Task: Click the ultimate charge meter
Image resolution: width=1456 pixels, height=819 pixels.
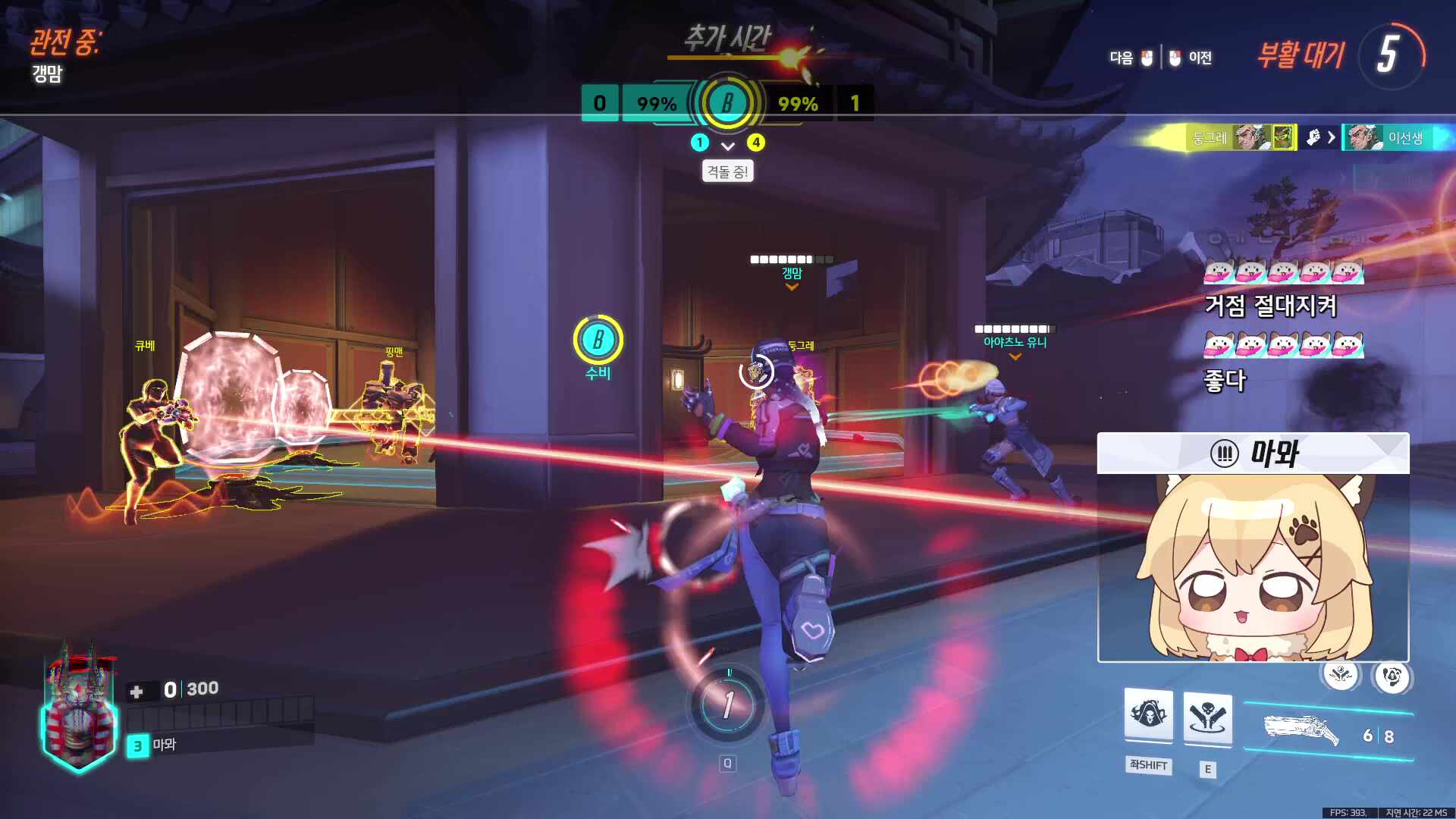Action: tap(727, 705)
